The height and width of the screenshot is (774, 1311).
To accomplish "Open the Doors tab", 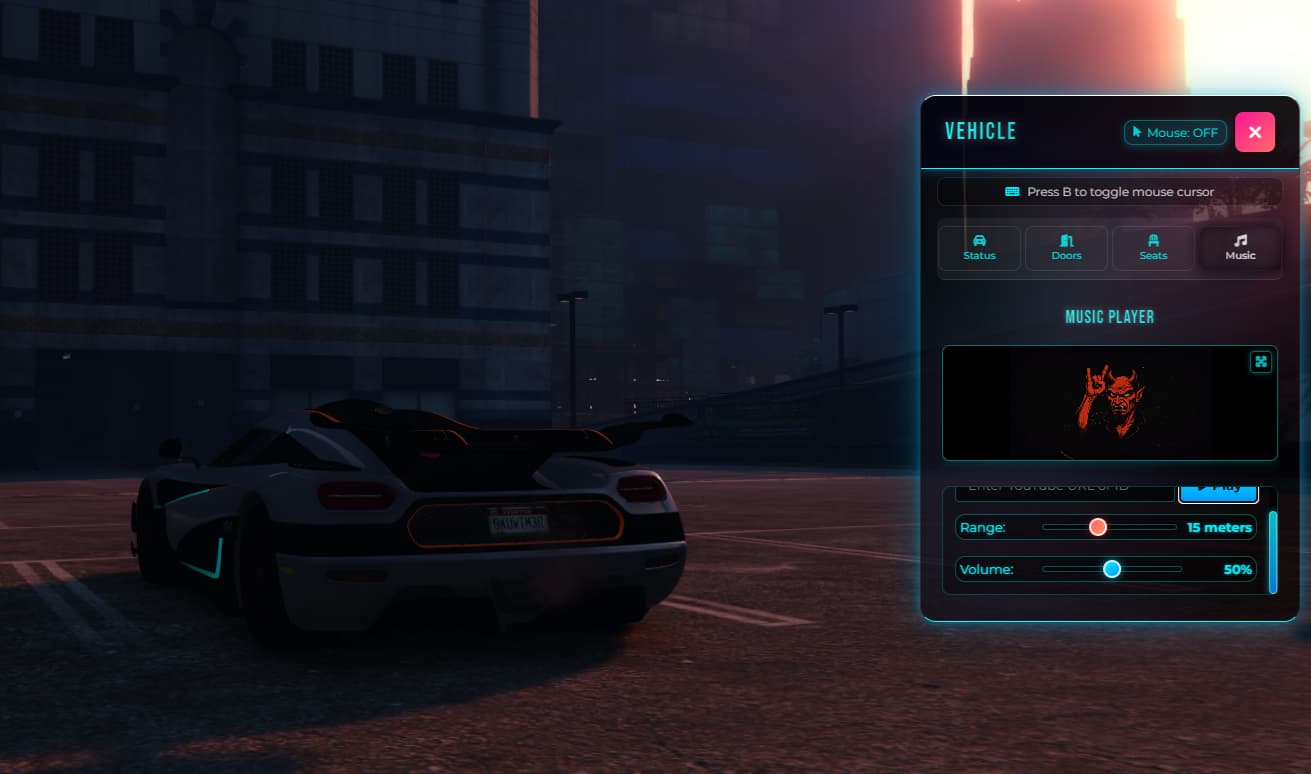I will pos(1066,247).
